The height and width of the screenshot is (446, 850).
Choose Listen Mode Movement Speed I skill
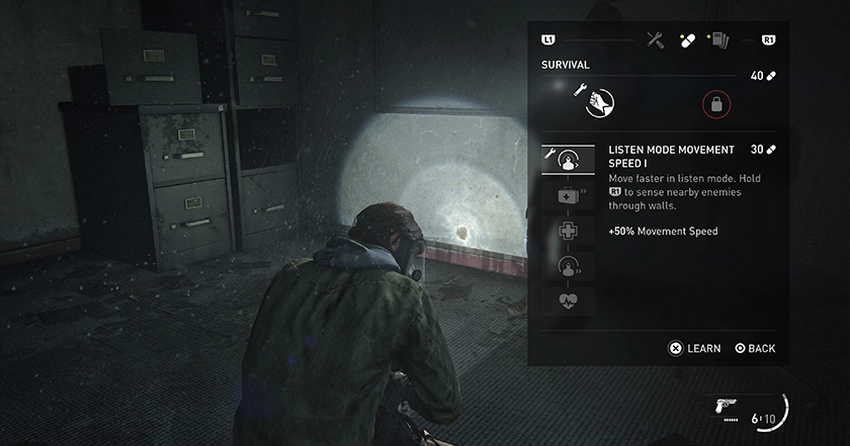[568, 159]
